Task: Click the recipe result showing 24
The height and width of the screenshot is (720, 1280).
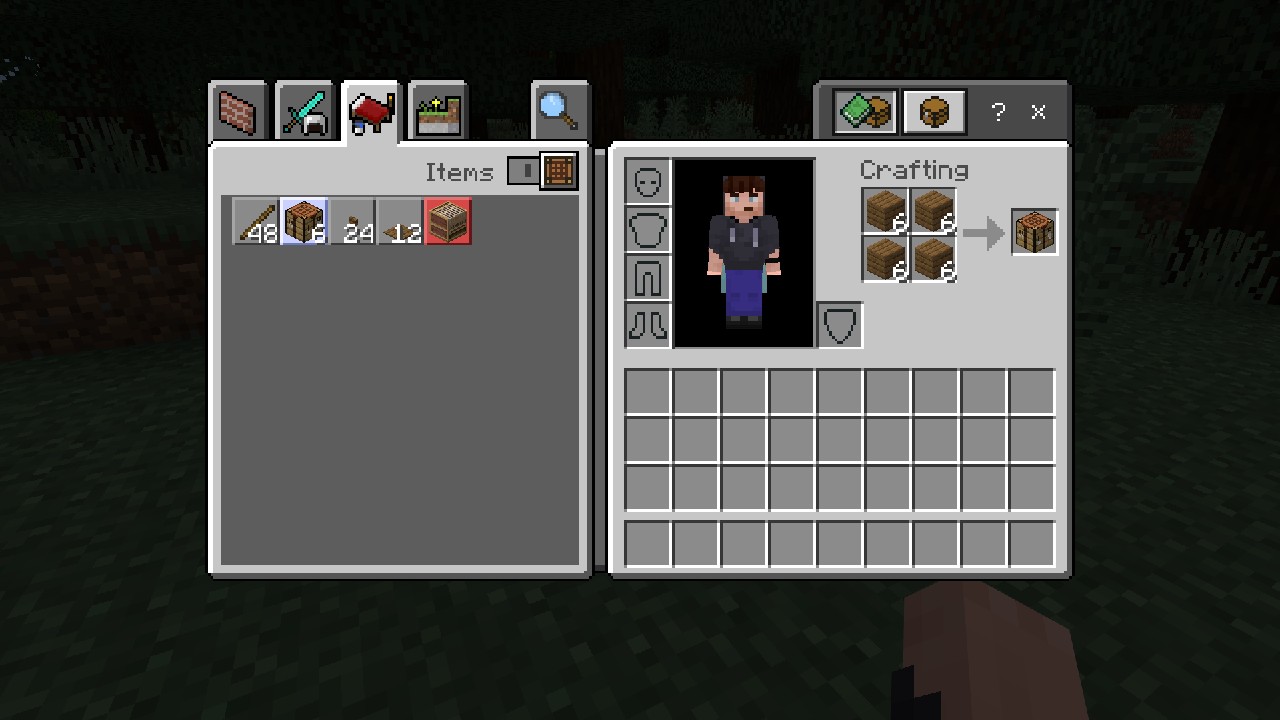Action: click(352, 221)
